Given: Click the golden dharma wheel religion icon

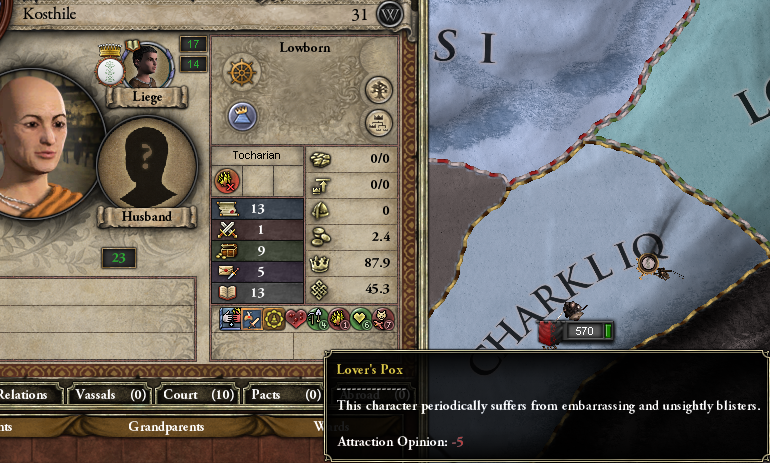Looking at the screenshot, I should point(239,74).
